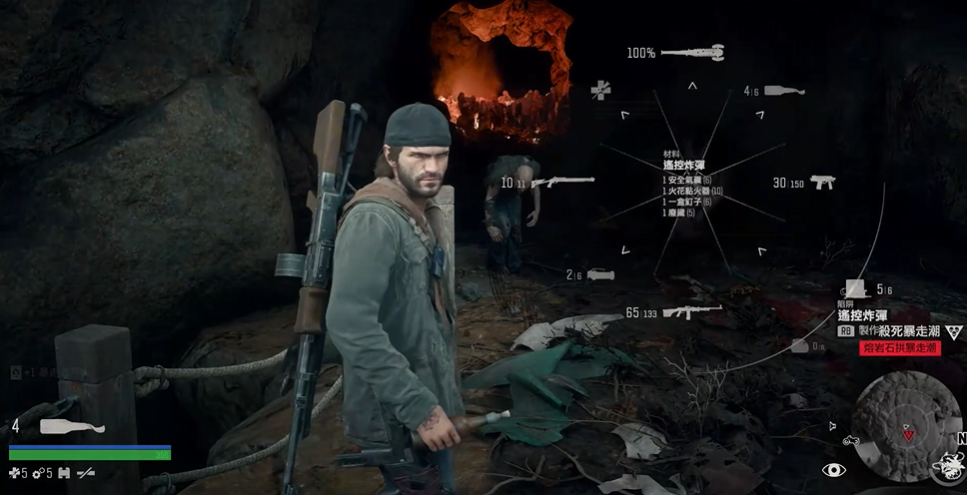Choose the empty 0/6 wheel slot
967x495 pixels.
coord(800,346)
